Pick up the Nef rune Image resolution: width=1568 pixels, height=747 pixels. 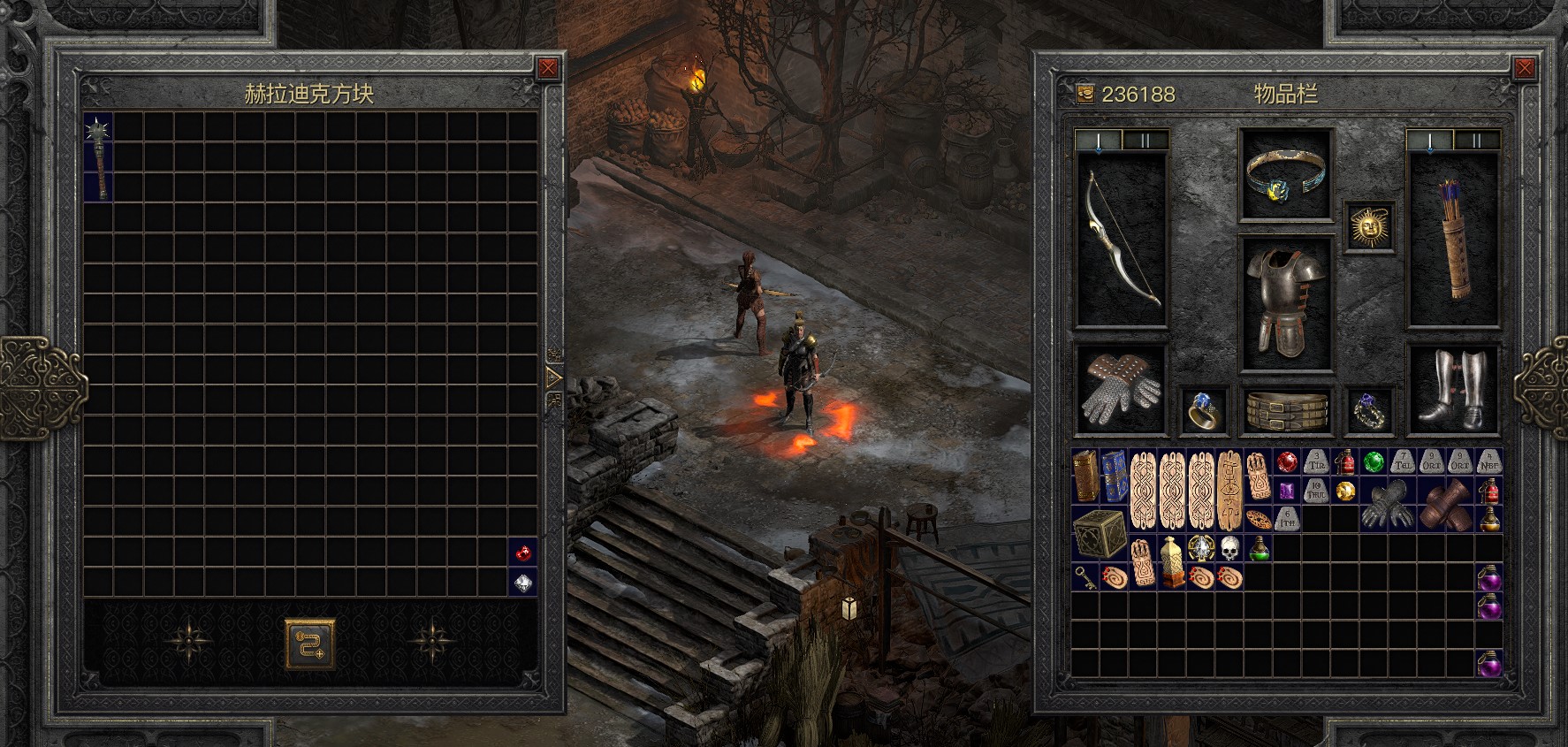click(1489, 462)
